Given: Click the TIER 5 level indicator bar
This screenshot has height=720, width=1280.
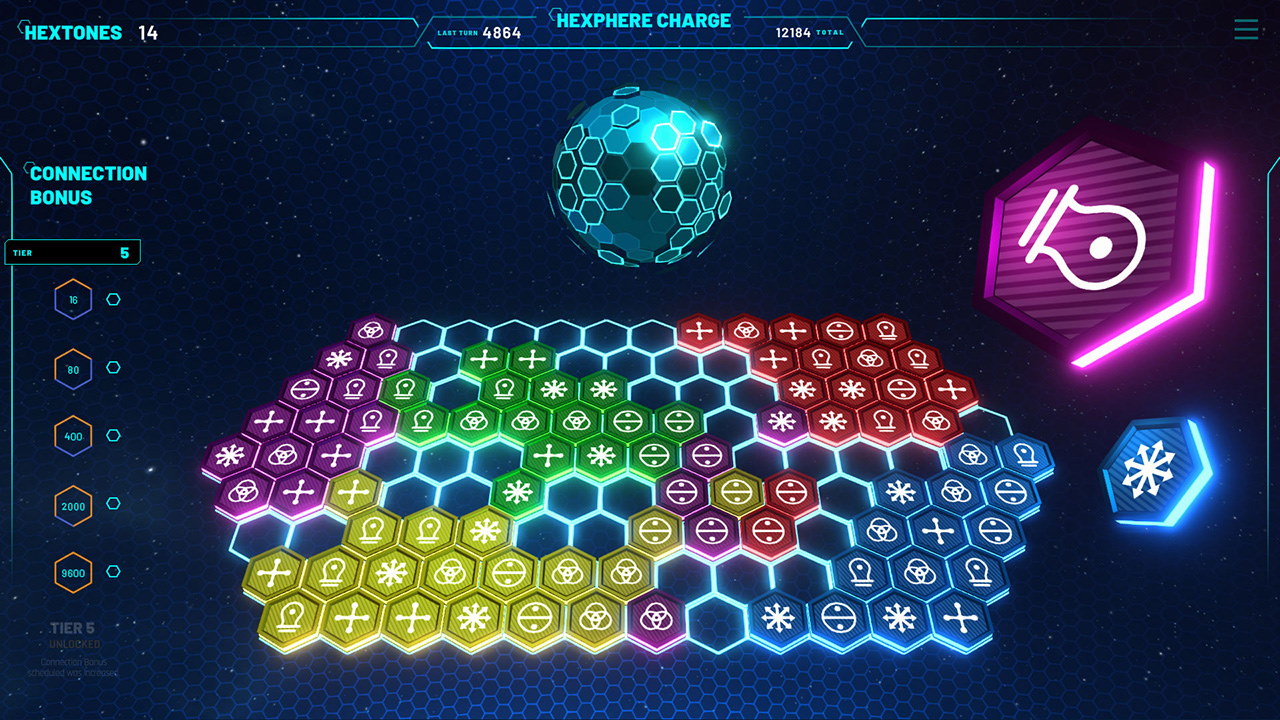Looking at the screenshot, I should [x=70, y=251].
